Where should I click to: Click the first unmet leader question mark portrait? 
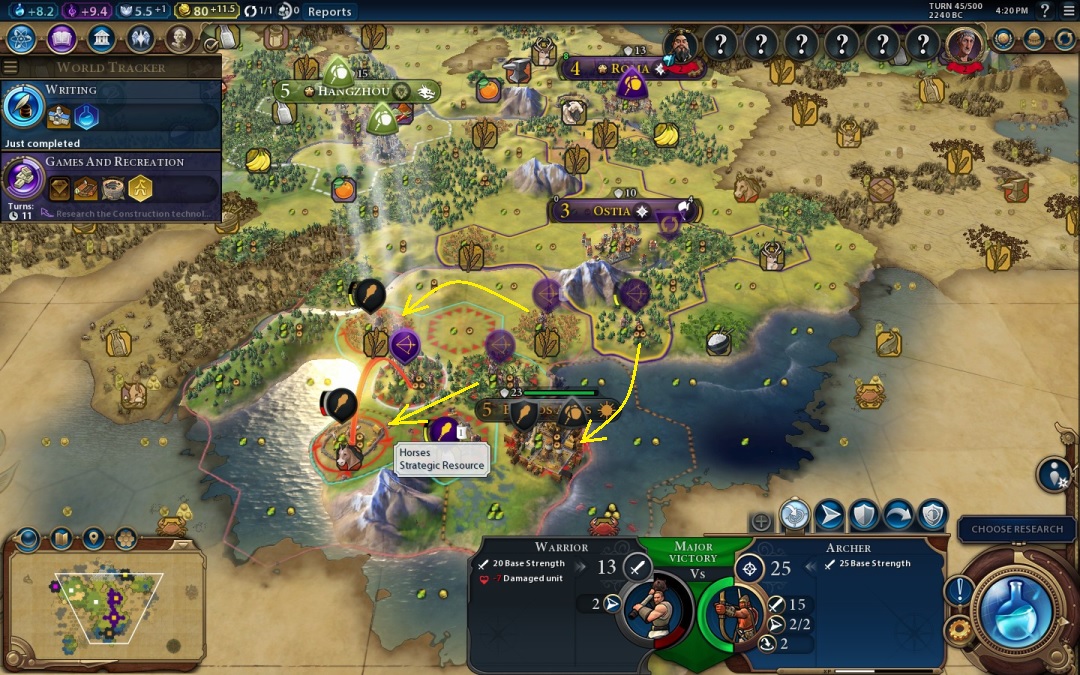(x=721, y=42)
